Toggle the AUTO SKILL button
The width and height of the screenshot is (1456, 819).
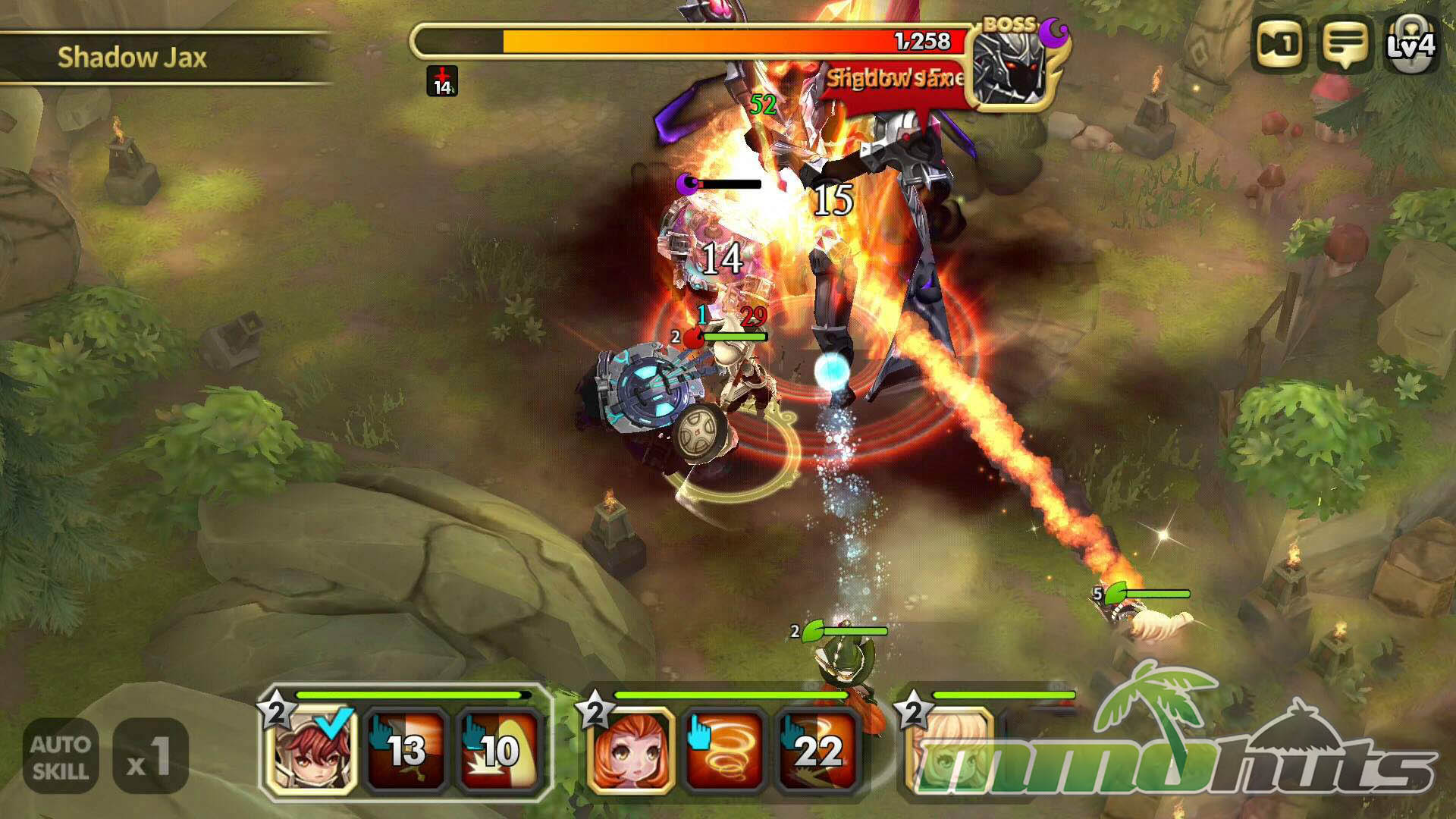pyautogui.click(x=61, y=756)
